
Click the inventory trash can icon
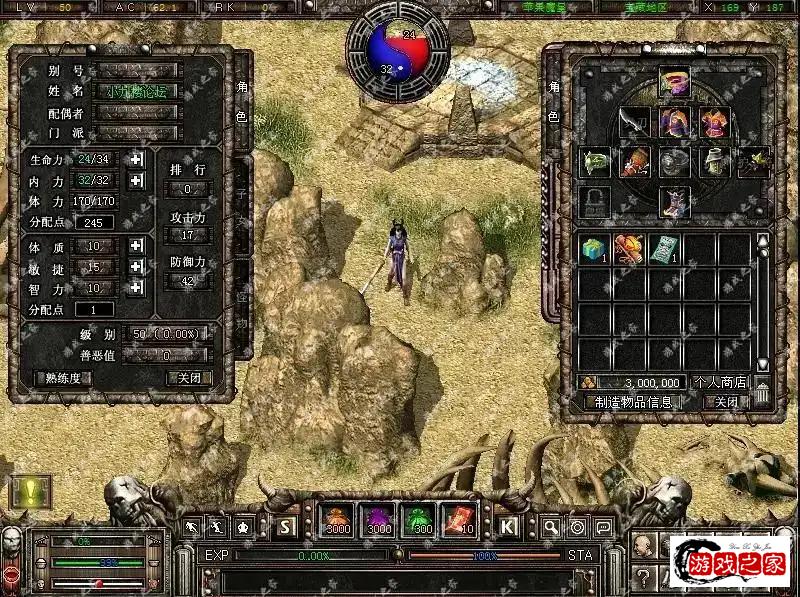[x=763, y=394]
